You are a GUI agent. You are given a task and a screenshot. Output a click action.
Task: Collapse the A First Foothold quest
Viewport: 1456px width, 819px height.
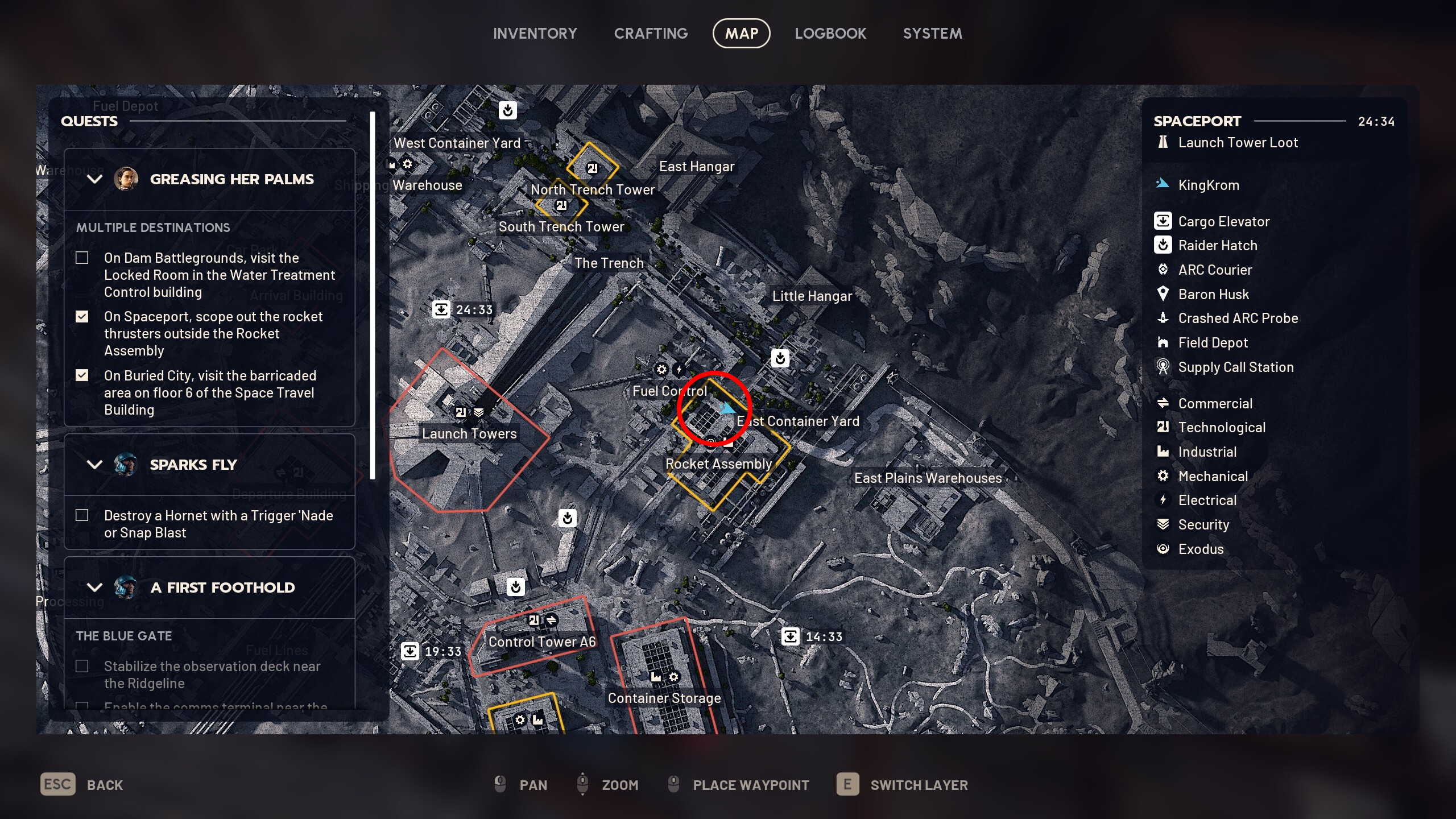click(x=94, y=588)
